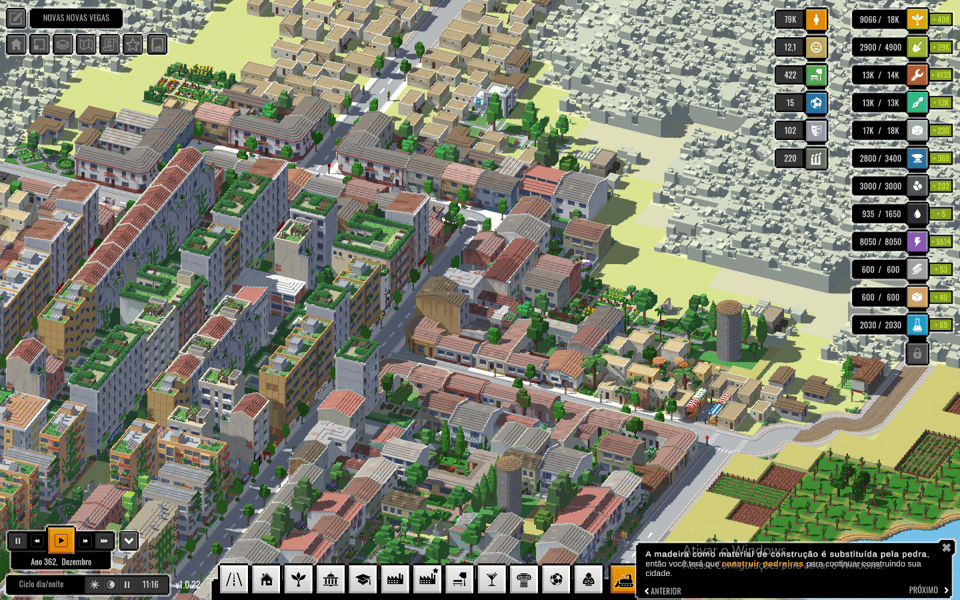Go to PRÓXIMO tutorial tip
This screenshot has height=600, width=960.
[x=929, y=590]
